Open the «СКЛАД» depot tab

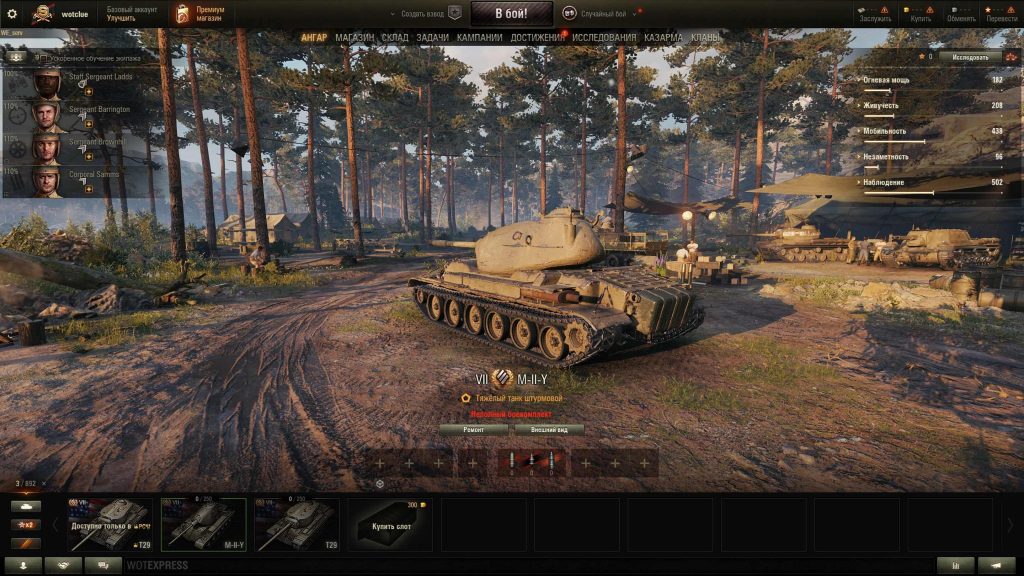(x=395, y=38)
